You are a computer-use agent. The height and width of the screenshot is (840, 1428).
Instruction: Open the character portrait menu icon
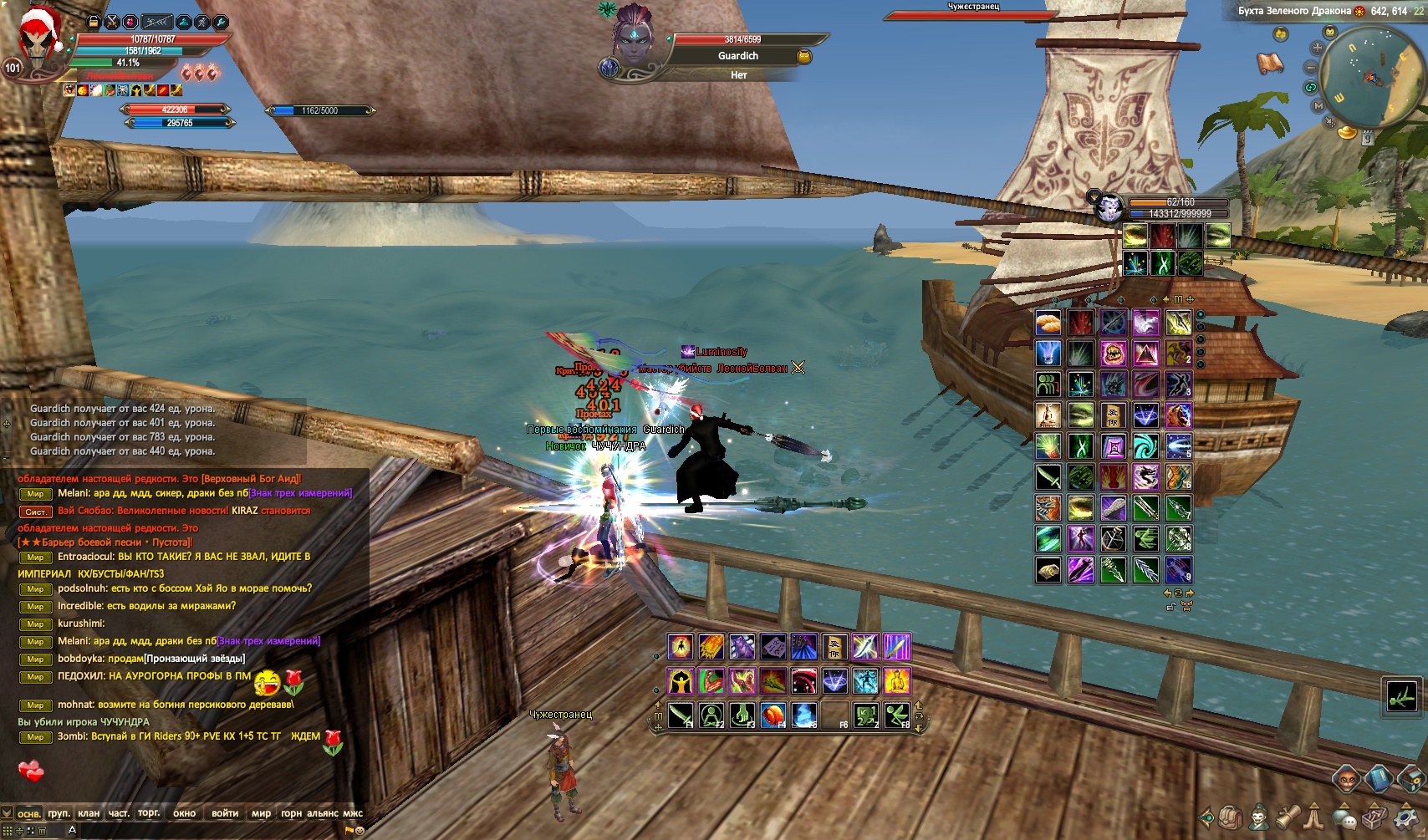coord(1258,817)
